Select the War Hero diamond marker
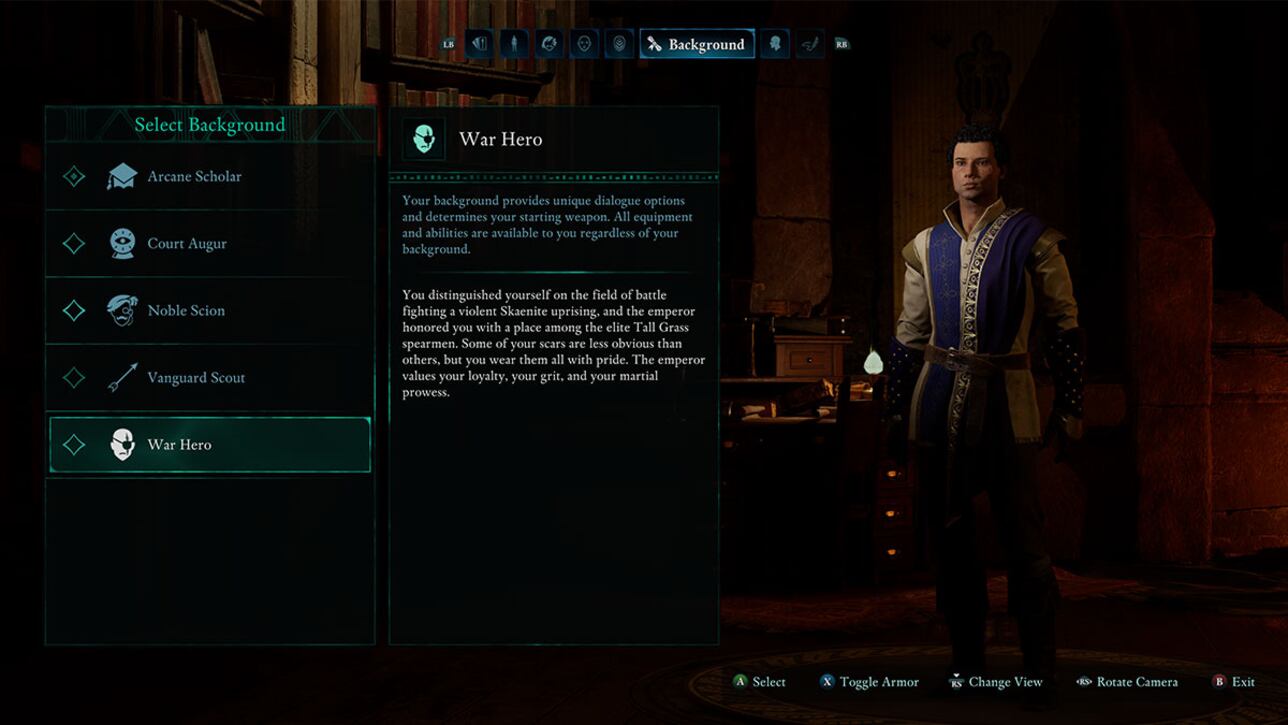This screenshot has height=725, width=1288. click(73, 444)
